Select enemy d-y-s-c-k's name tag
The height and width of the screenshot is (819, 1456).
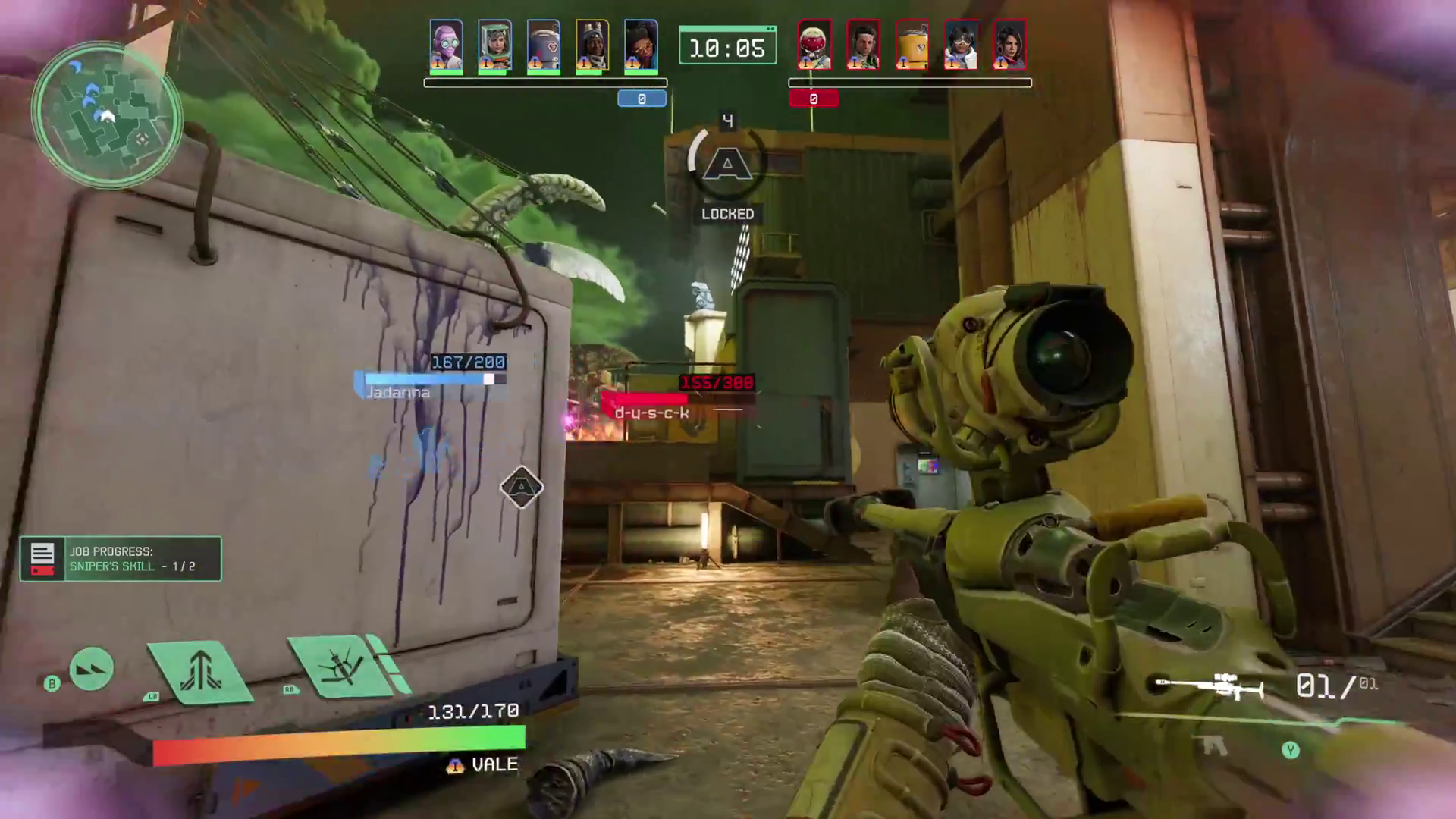[651, 413]
